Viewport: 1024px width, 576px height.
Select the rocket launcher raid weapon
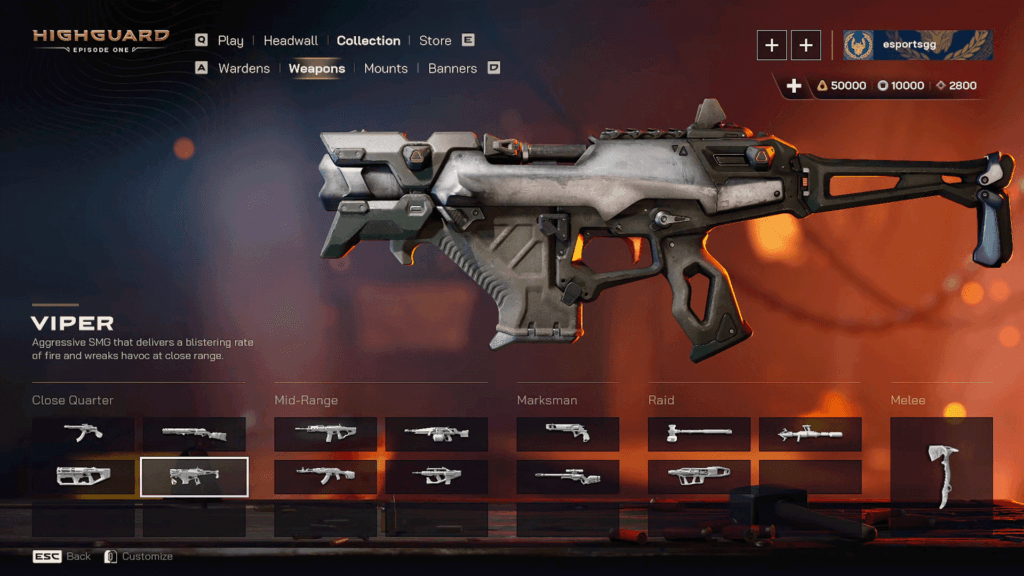[810, 434]
